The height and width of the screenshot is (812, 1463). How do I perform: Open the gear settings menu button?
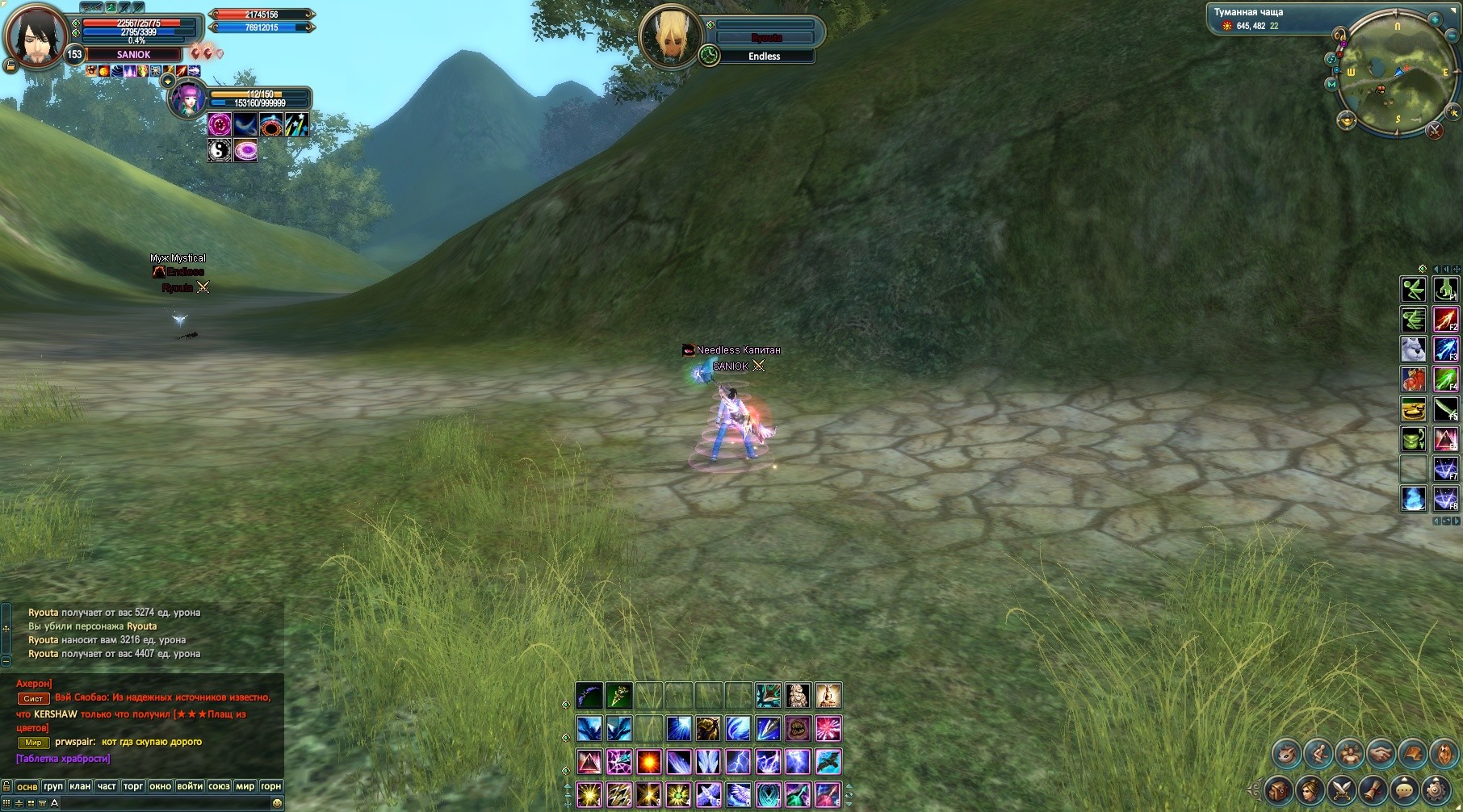pyautogui.click(x=1436, y=789)
